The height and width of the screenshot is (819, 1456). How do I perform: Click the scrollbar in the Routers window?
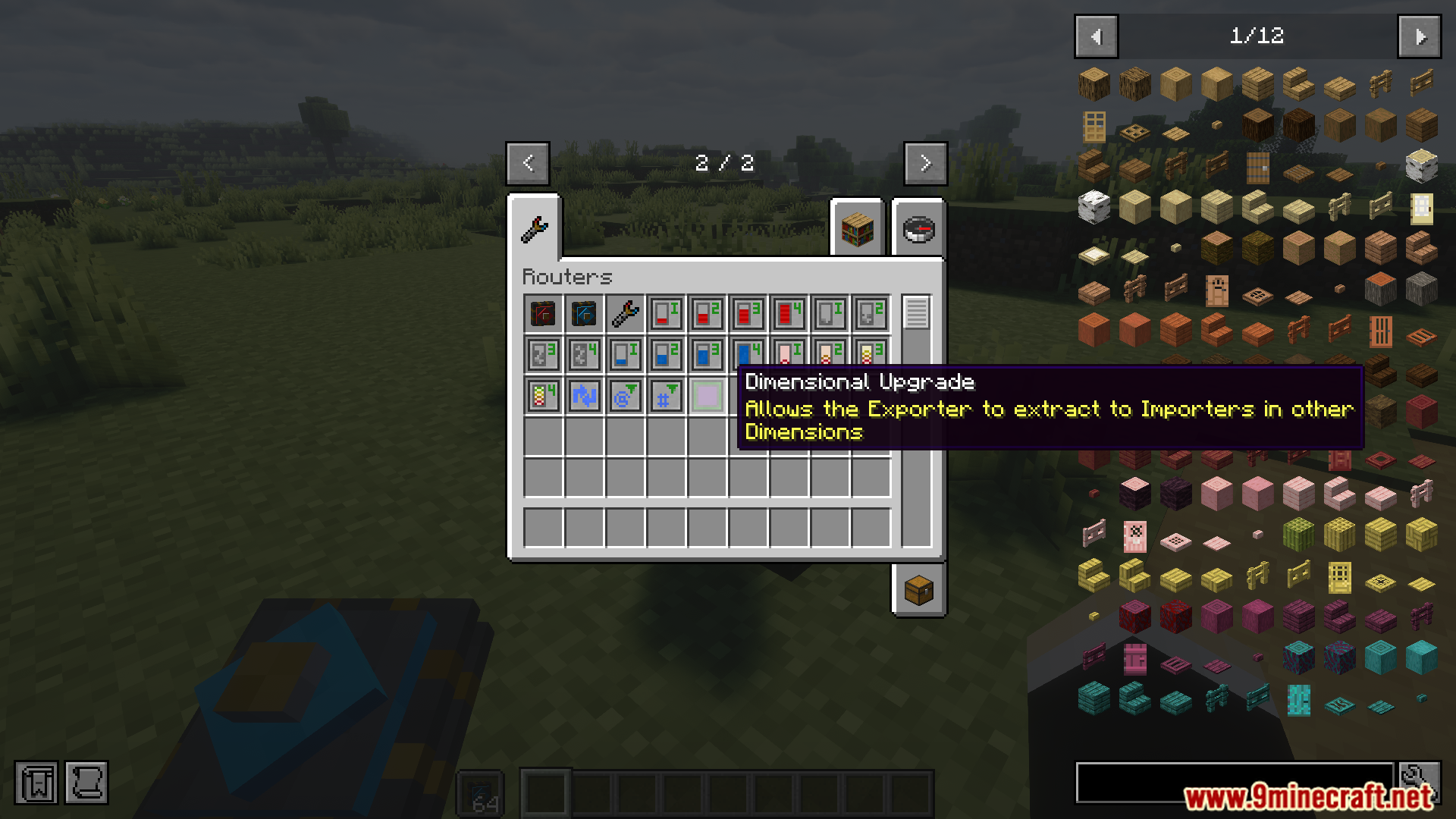pyautogui.click(x=917, y=311)
